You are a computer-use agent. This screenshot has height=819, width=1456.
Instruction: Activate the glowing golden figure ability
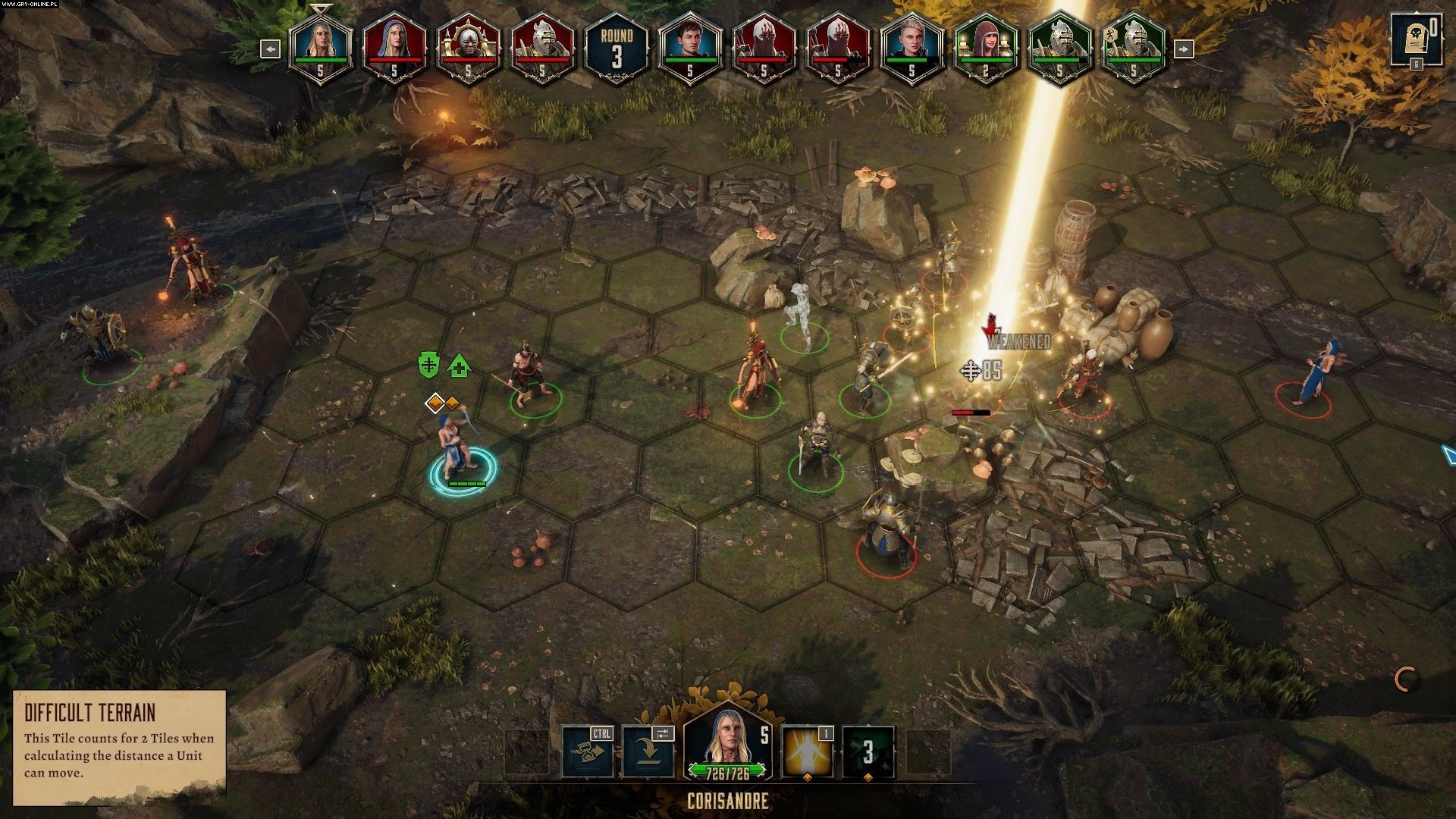808,752
